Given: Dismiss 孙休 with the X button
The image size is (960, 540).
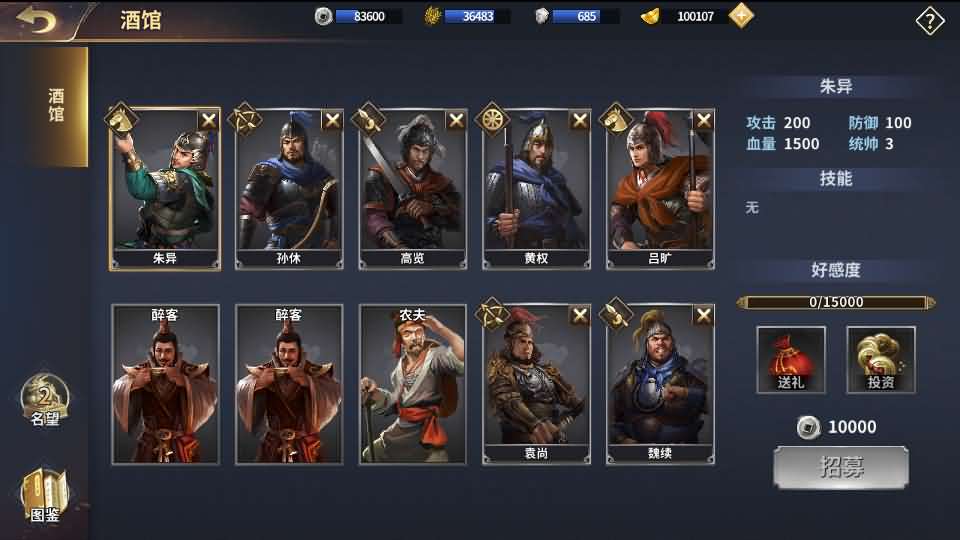Looking at the screenshot, I should 332,121.
